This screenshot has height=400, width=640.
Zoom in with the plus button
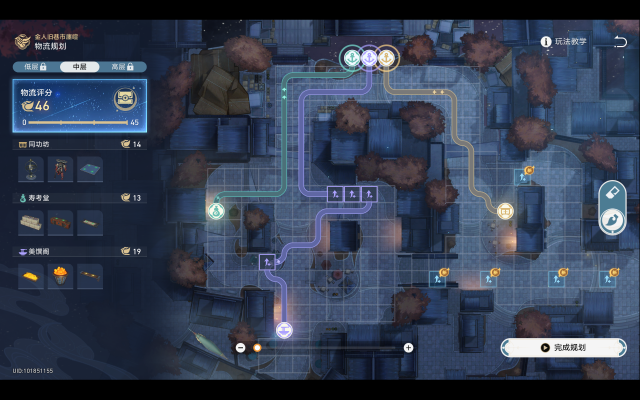(x=408, y=347)
